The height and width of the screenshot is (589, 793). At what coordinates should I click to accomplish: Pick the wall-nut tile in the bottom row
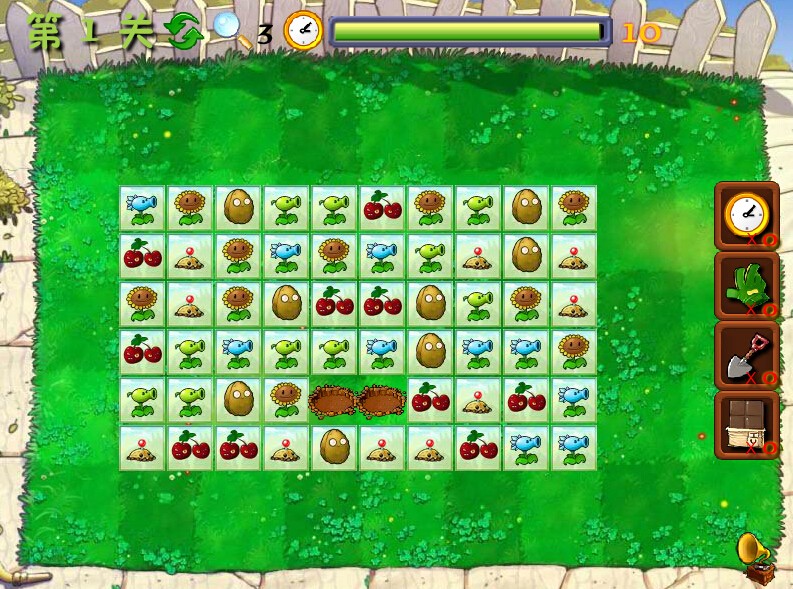334,447
